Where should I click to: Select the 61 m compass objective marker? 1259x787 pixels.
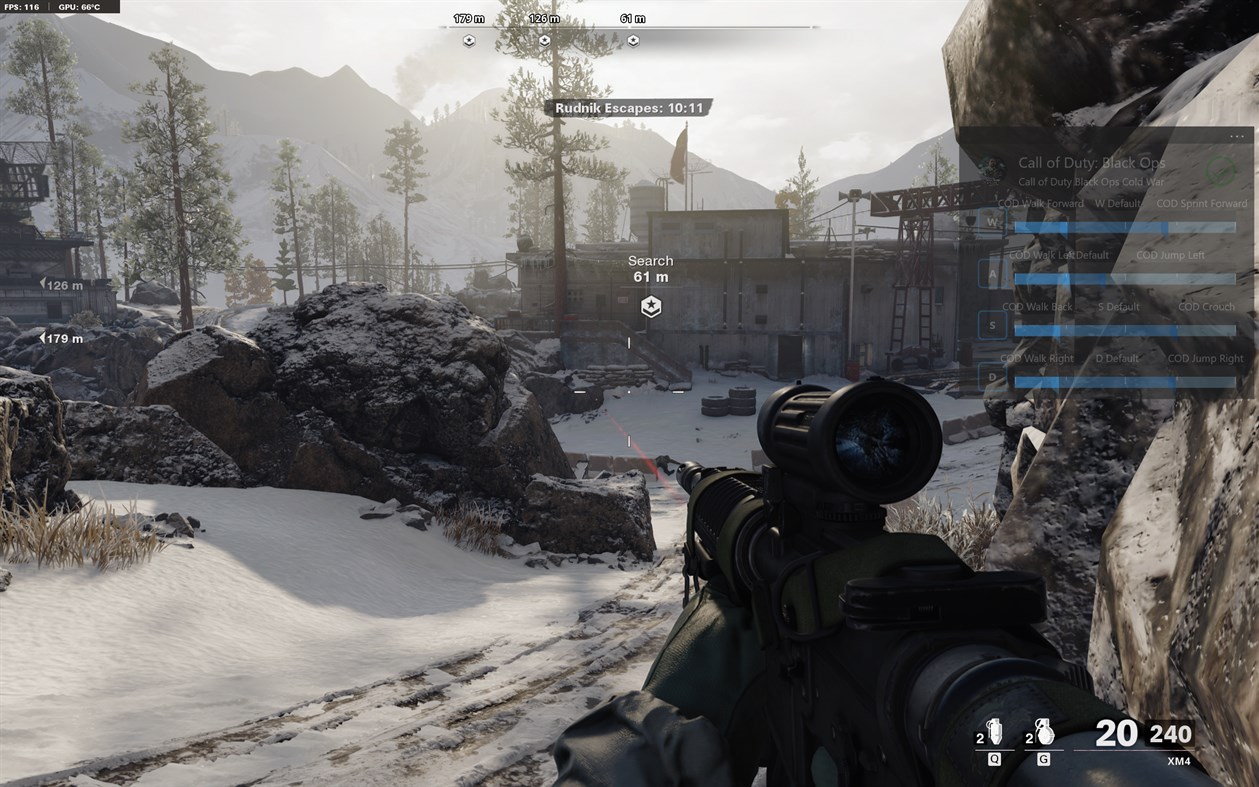click(633, 41)
